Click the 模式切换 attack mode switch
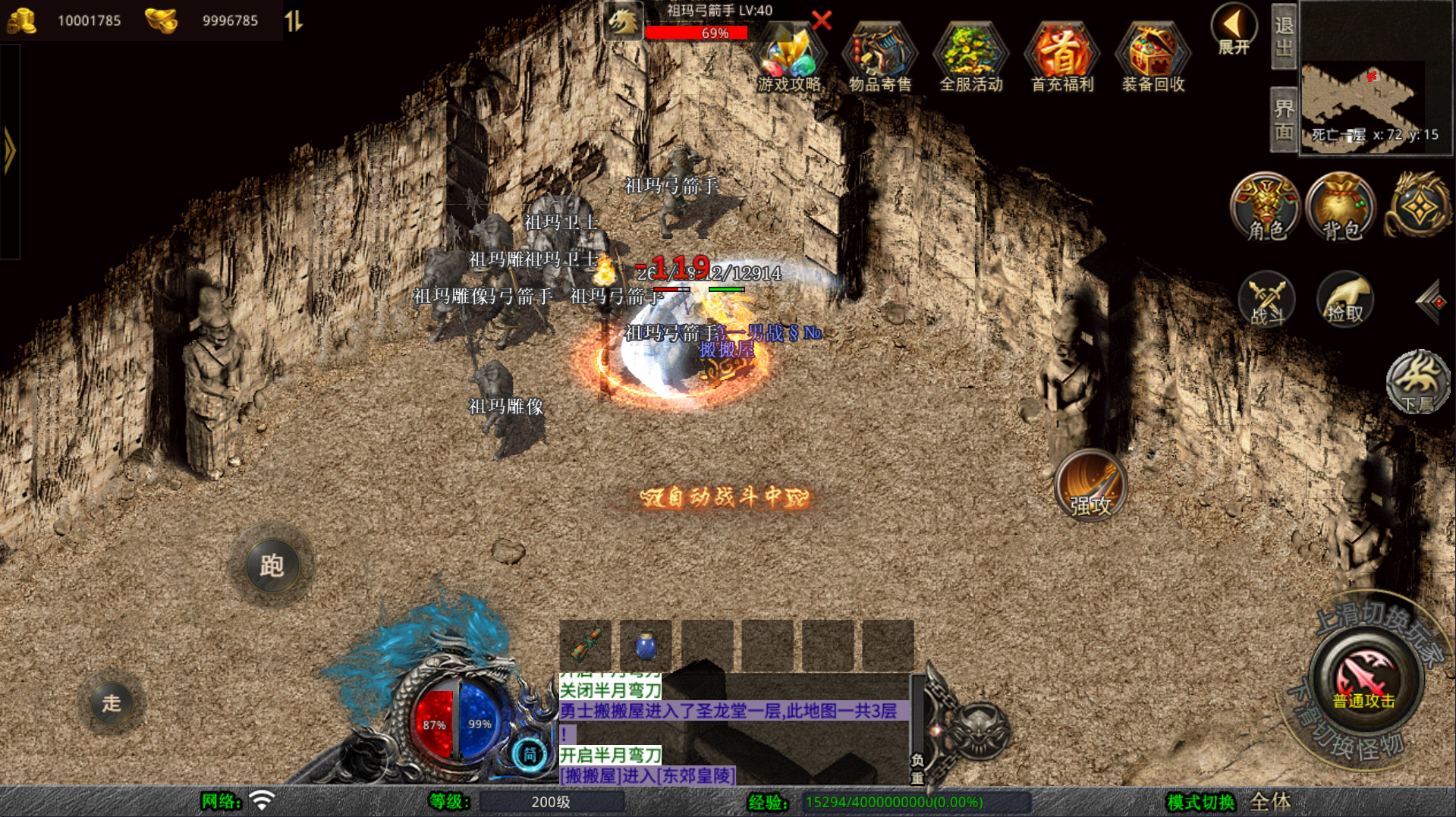 click(1201, 802)
